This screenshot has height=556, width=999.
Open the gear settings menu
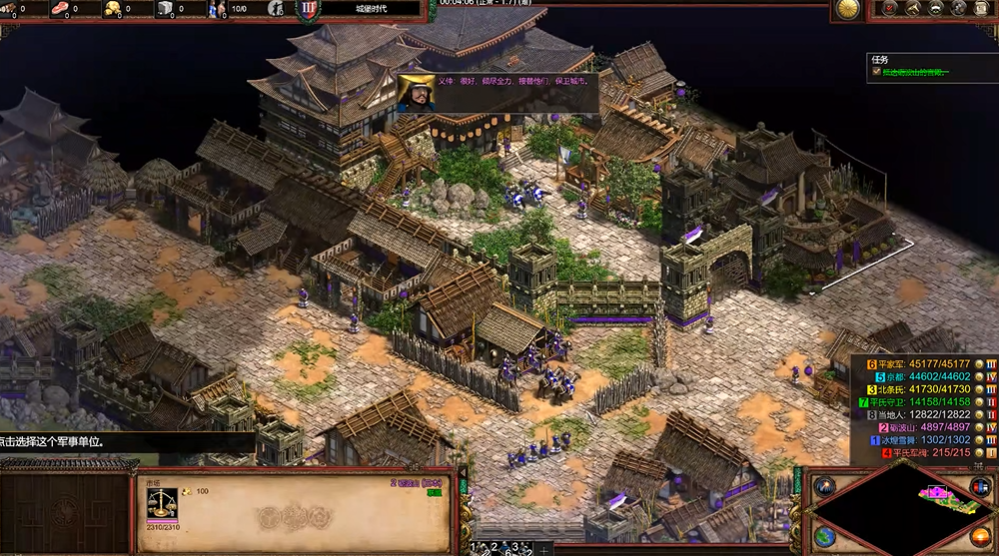(959, 9)
